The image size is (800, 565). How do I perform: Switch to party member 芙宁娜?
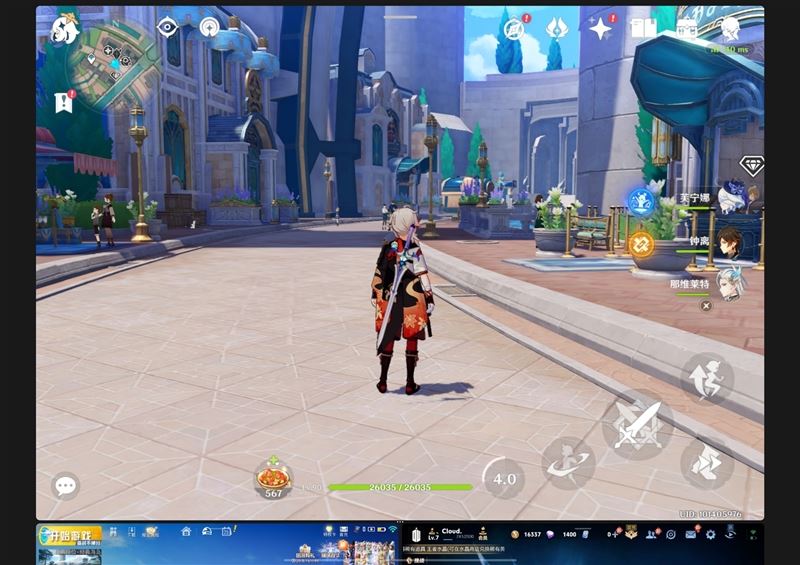click(731, 196)
